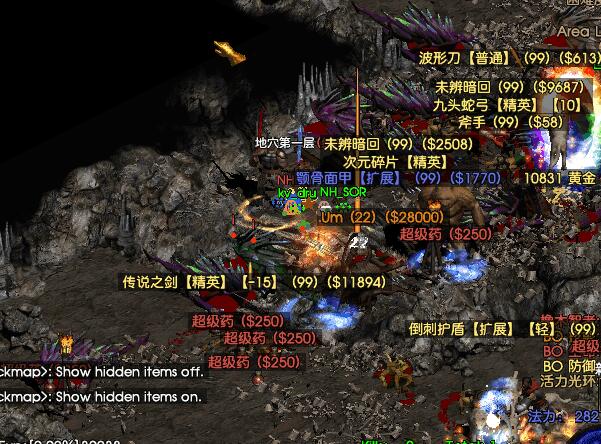Click the 波形刀【普通】 item label
The width and height of the screenshot is (601, 444).
point(509,57)
